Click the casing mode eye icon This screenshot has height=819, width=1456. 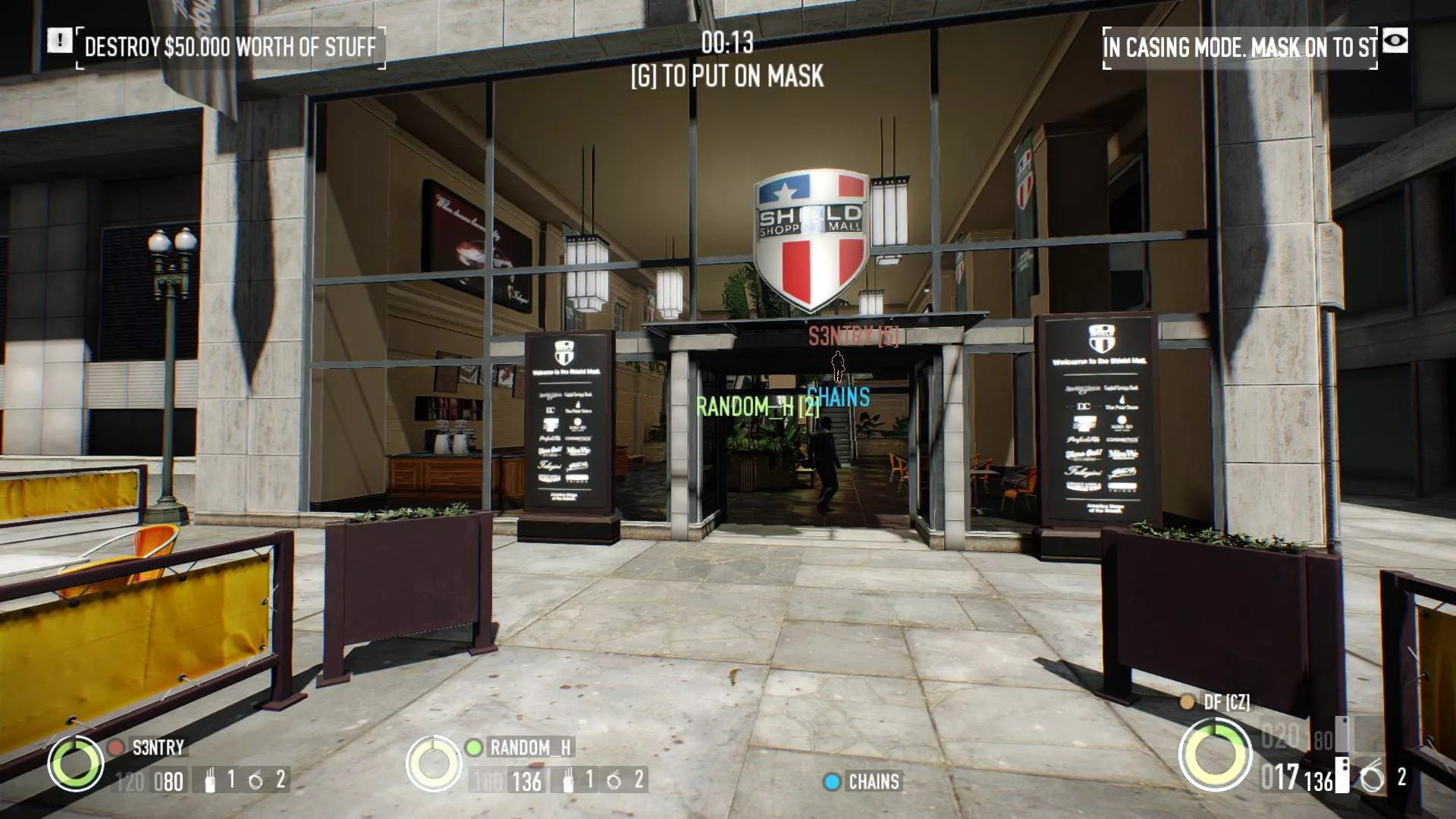[x=1395, y=41]
